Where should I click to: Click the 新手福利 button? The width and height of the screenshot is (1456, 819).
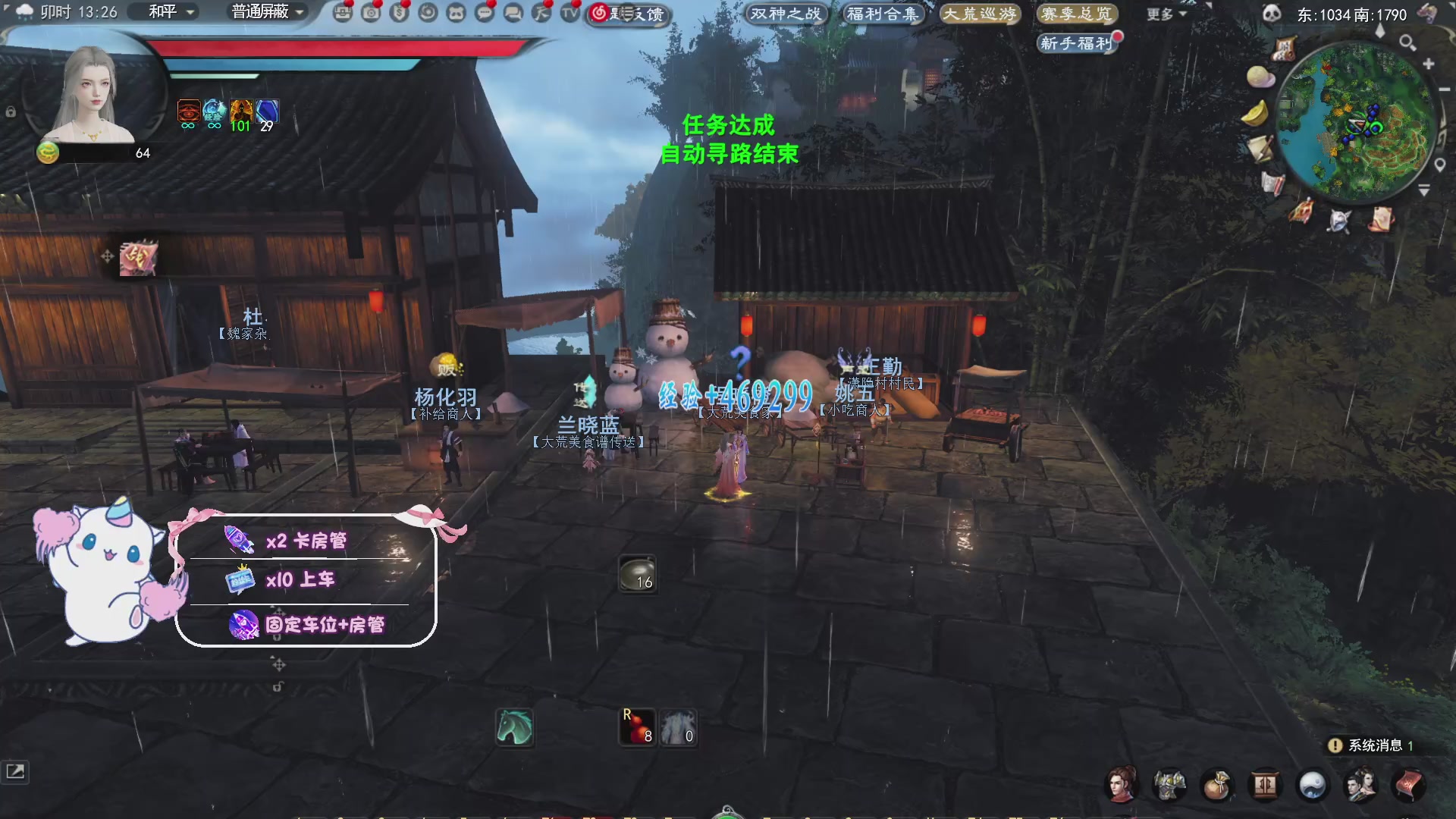pos(1078,44)
